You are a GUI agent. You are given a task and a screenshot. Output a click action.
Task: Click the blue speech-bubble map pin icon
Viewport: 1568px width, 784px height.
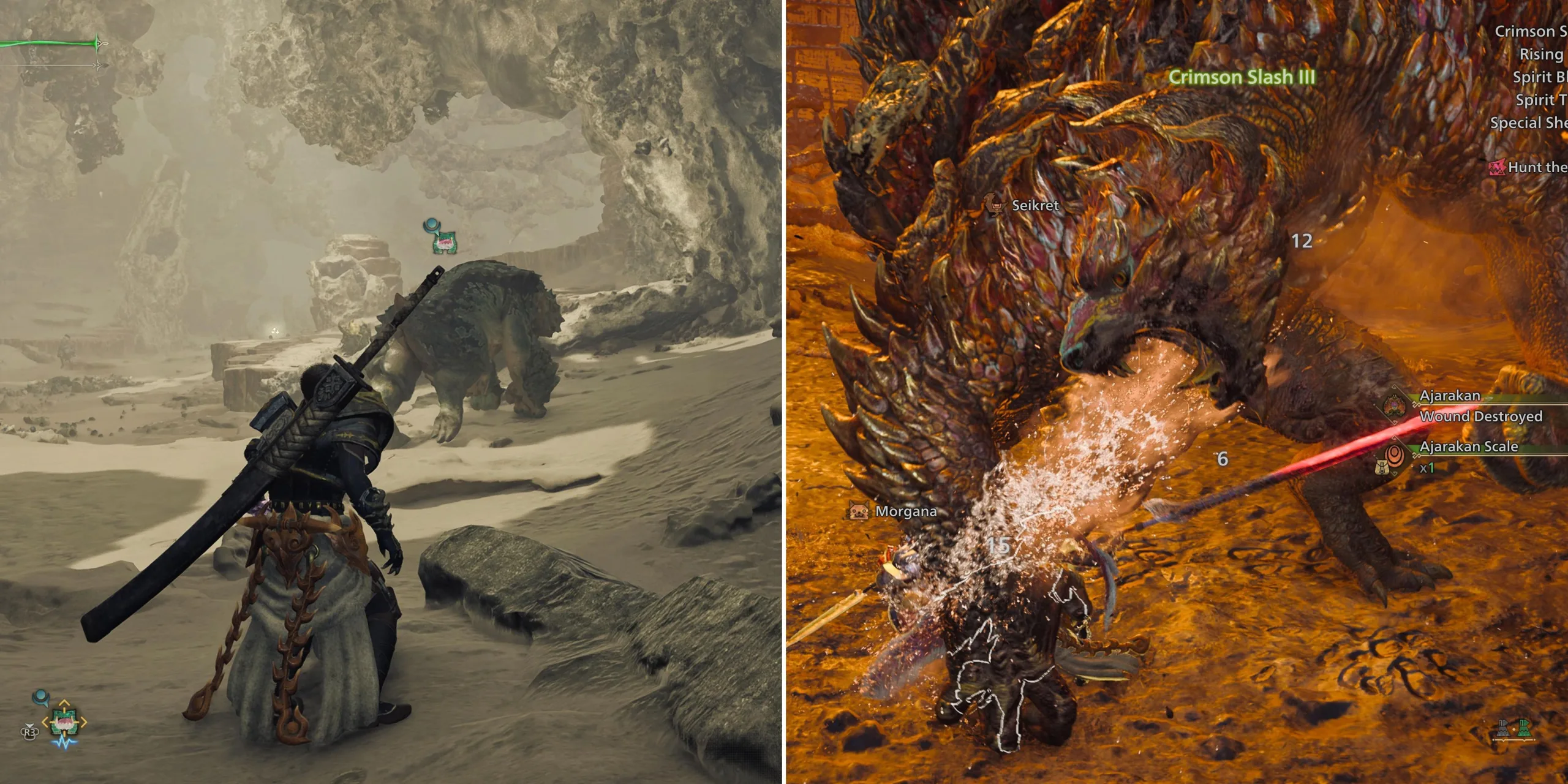pyautogui.click(x=42, y=697)
